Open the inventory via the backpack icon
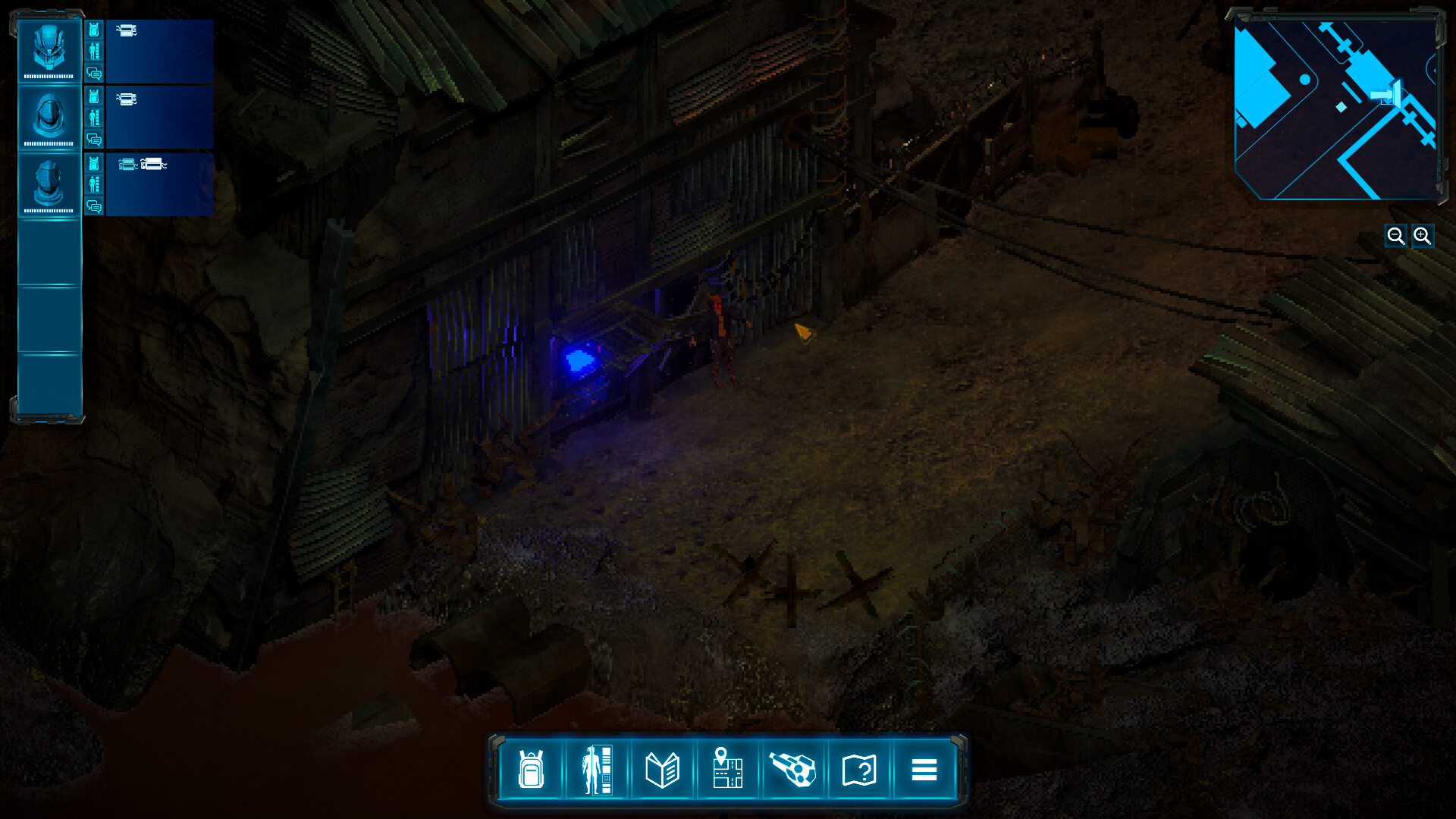This screenshot has width=1456, height=819. pos(530,770)
